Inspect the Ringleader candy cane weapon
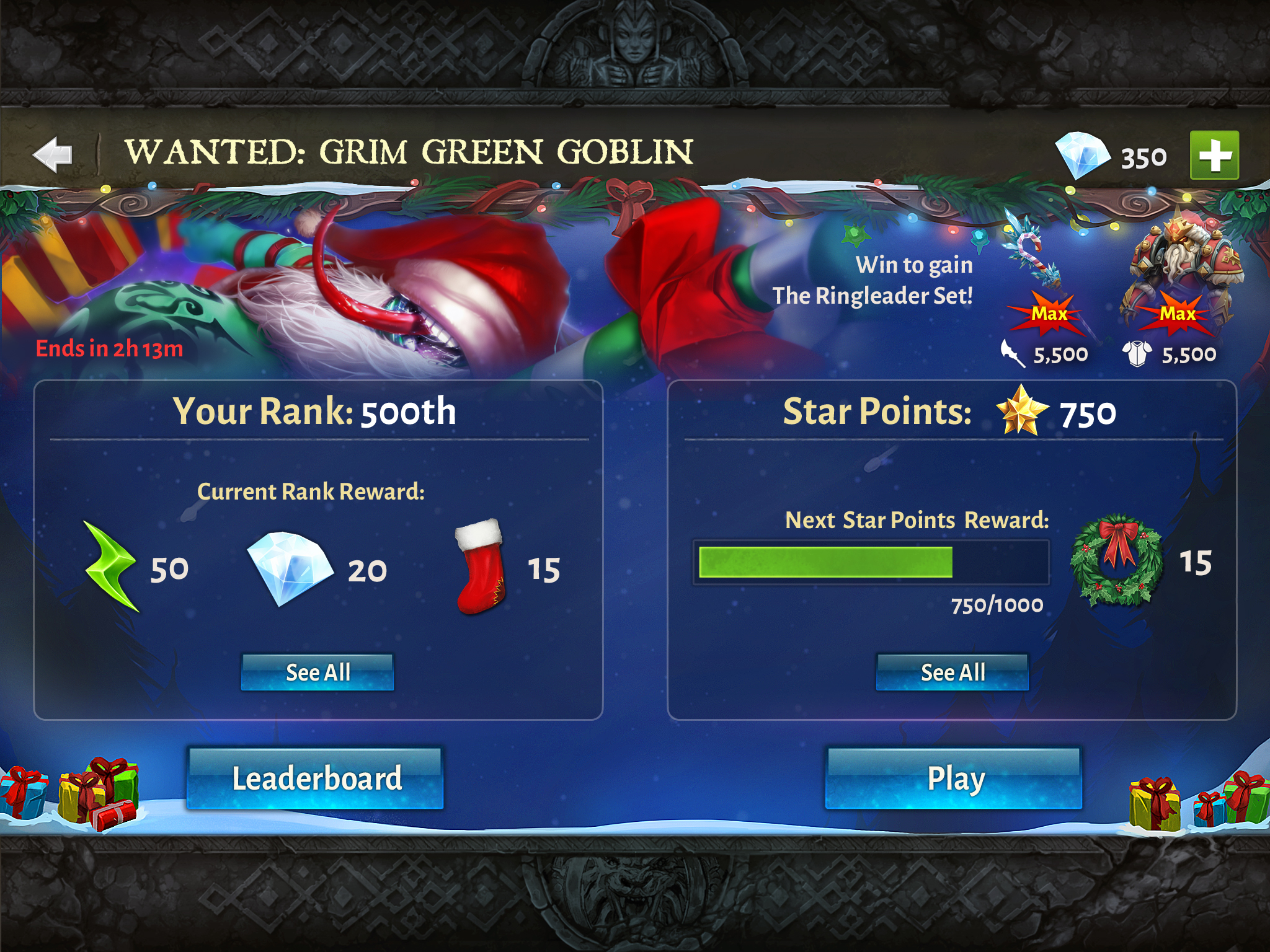Viewport: 1270px width, 952px height. (x=1034, y=254)
